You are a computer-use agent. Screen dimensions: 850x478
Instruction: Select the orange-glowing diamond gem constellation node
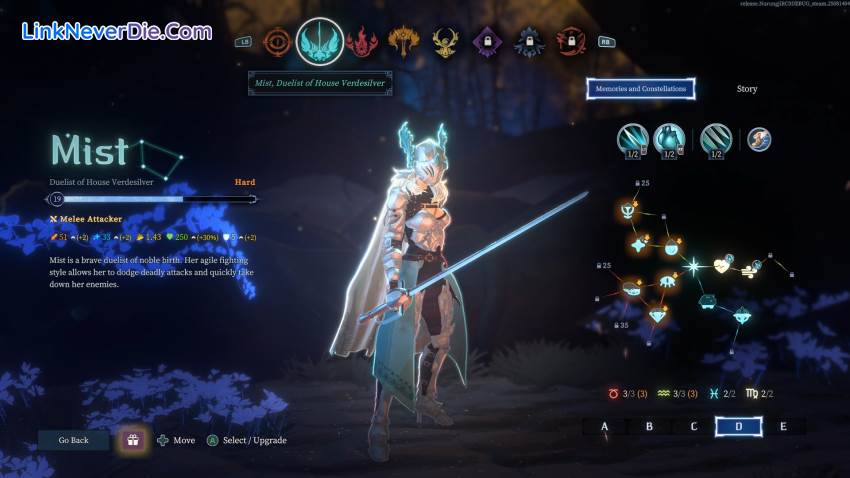click(657, 315)
